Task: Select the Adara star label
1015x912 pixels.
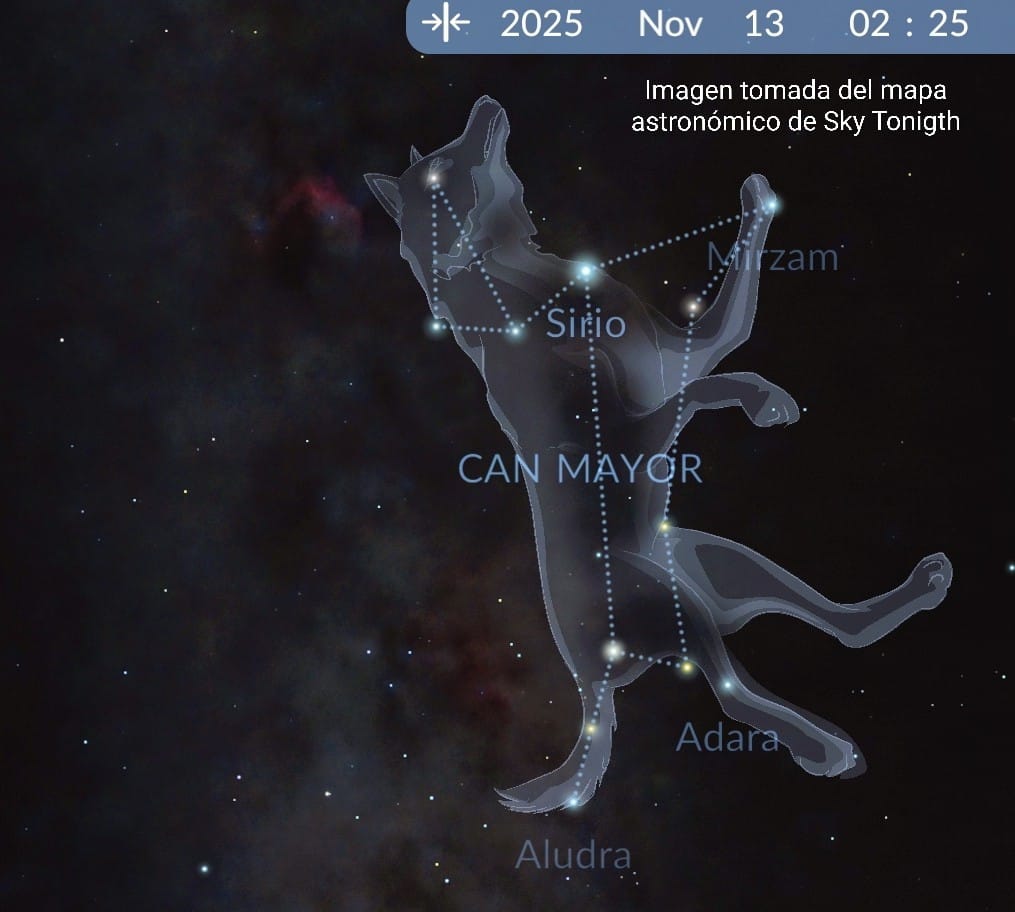Action: [x=727, y=738]
